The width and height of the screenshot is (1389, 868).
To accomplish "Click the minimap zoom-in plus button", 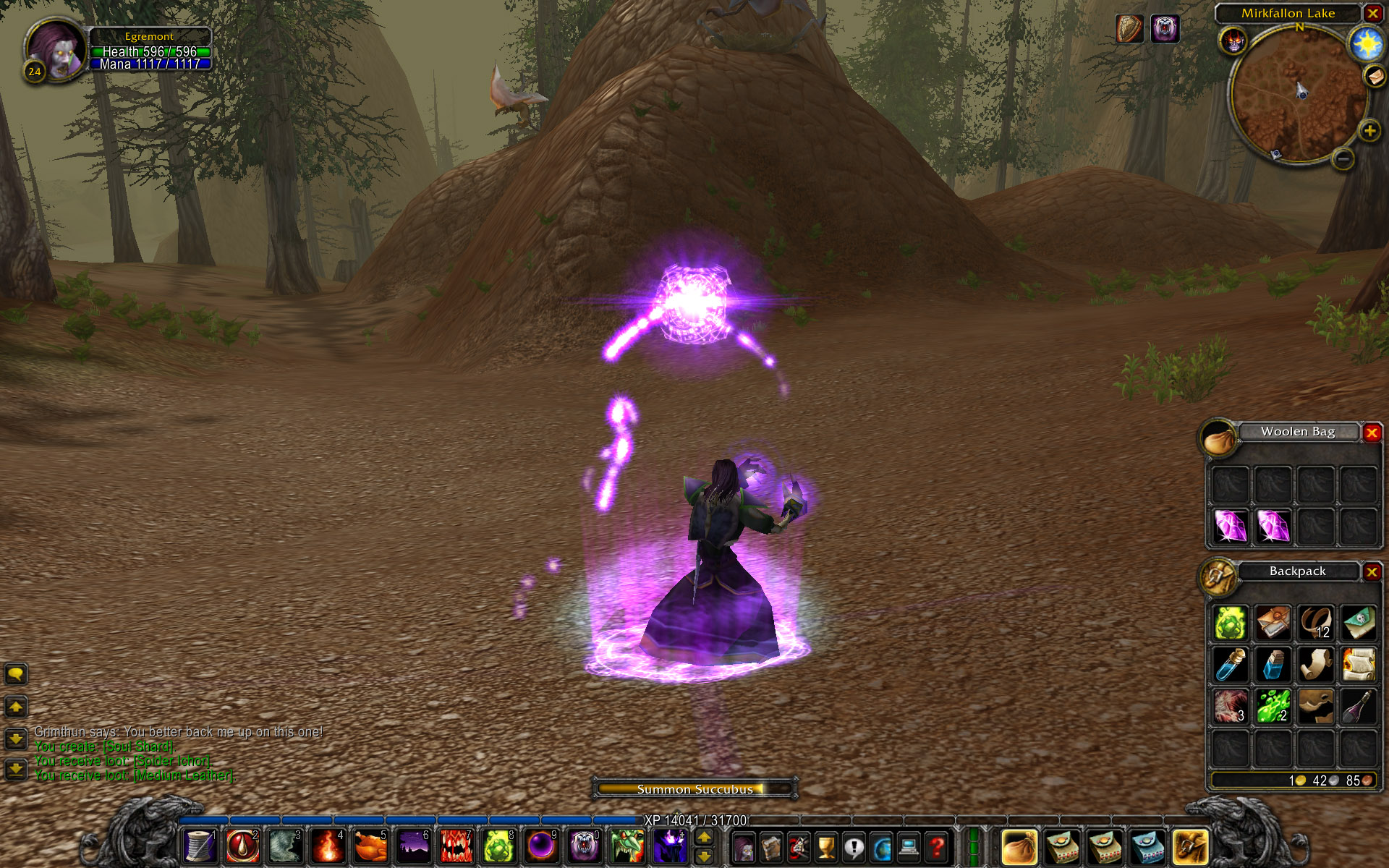I will 1369,131.
